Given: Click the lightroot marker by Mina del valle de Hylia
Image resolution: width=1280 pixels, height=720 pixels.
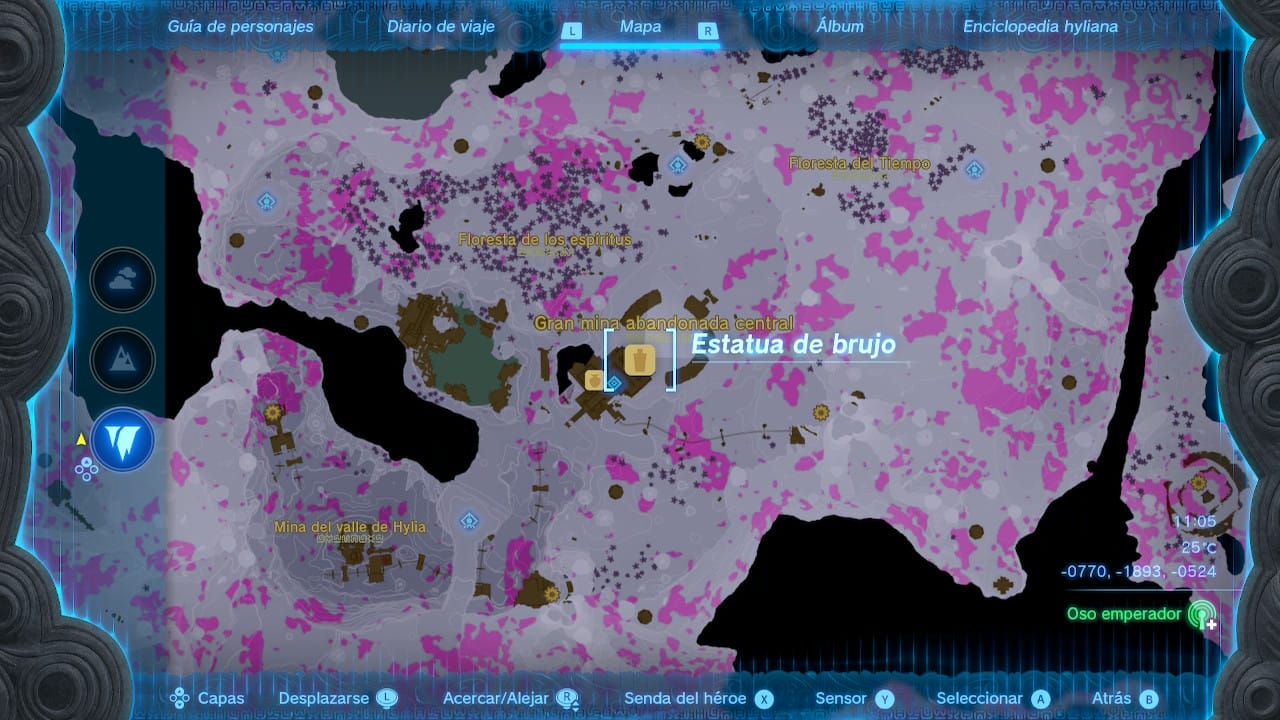Looking at the screenshot, I should (x=468, y=521).
